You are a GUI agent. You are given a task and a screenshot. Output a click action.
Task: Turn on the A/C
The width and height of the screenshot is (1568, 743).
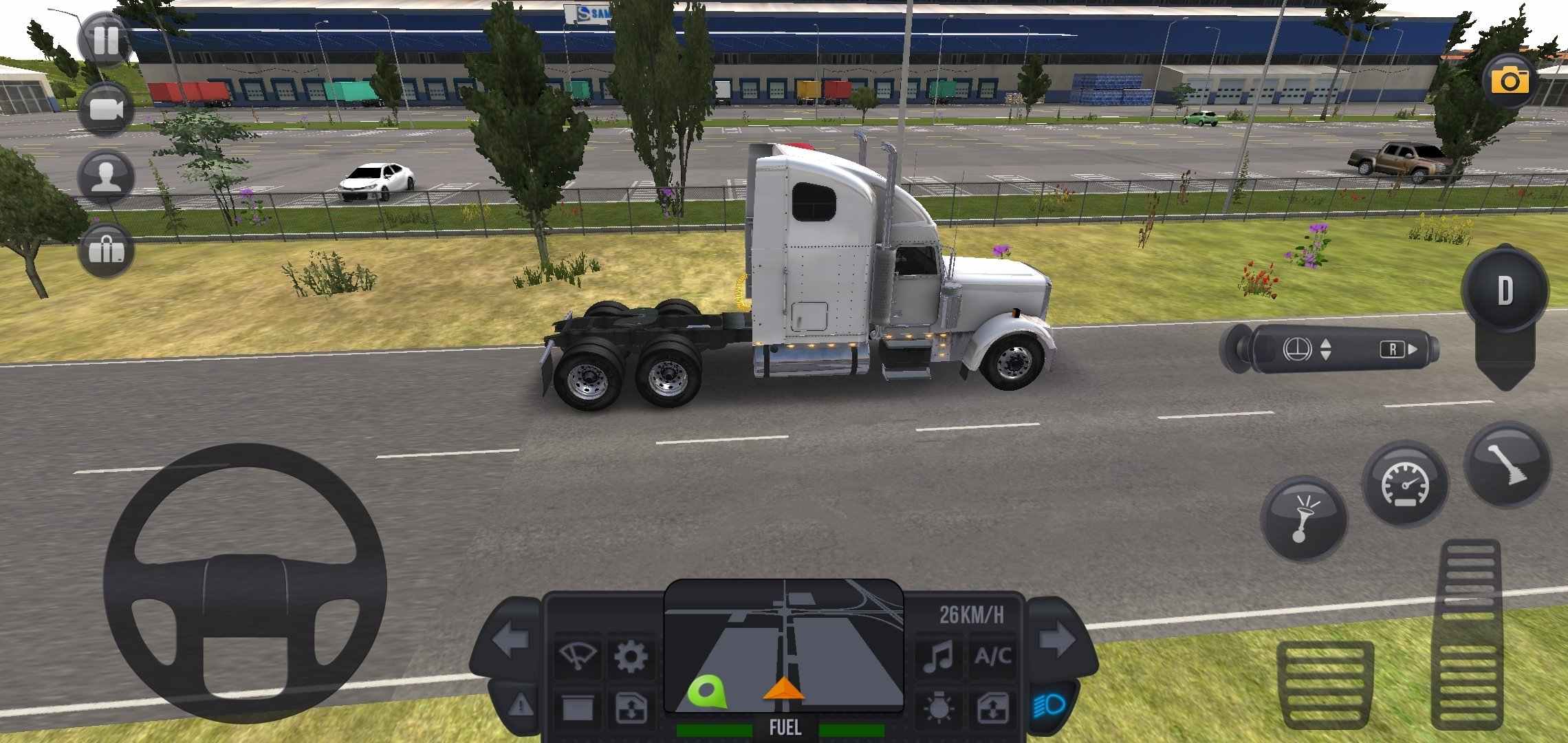click(x=995, y=654)
